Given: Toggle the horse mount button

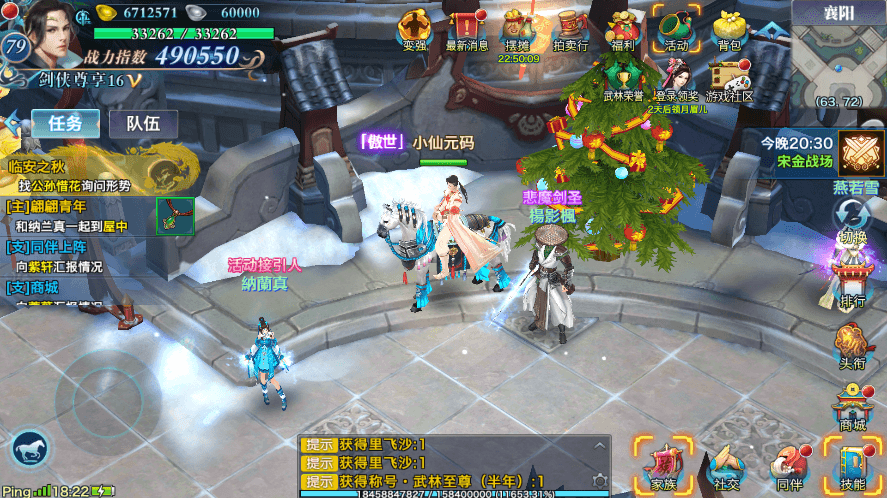Looking at the screenshot, I should click(30, 449).
